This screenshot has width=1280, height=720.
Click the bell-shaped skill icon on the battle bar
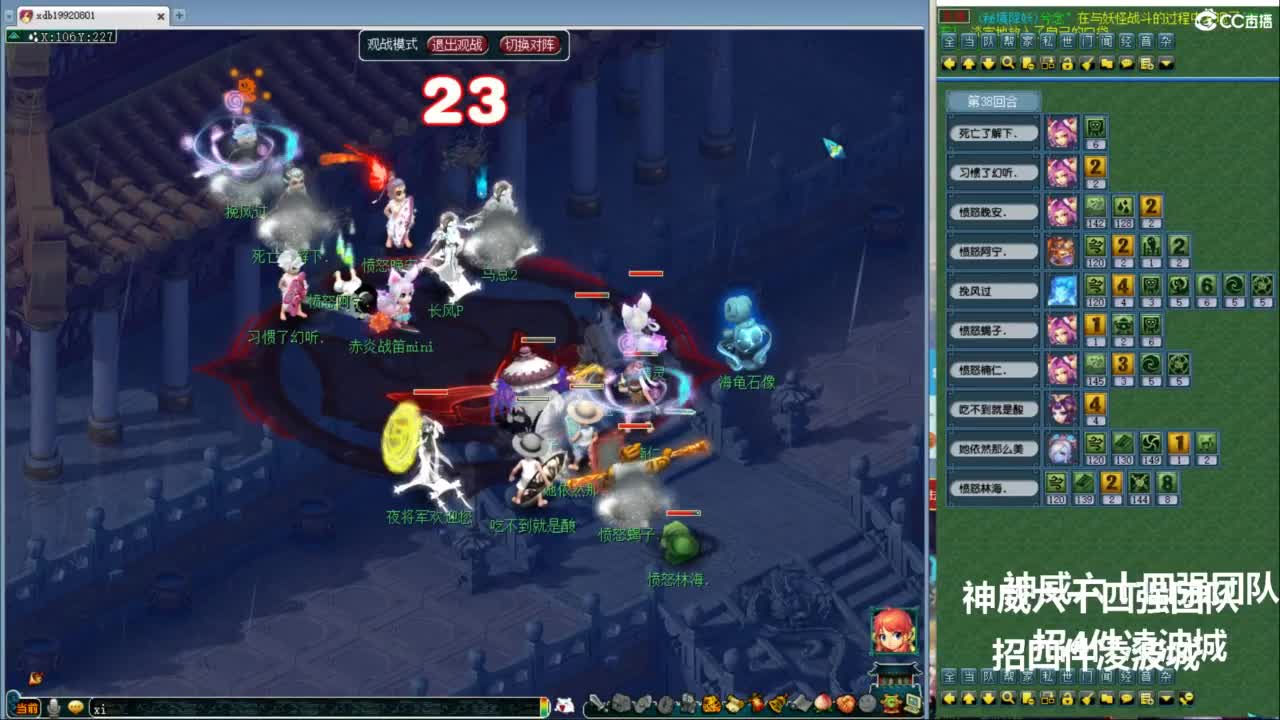point(776,701)
